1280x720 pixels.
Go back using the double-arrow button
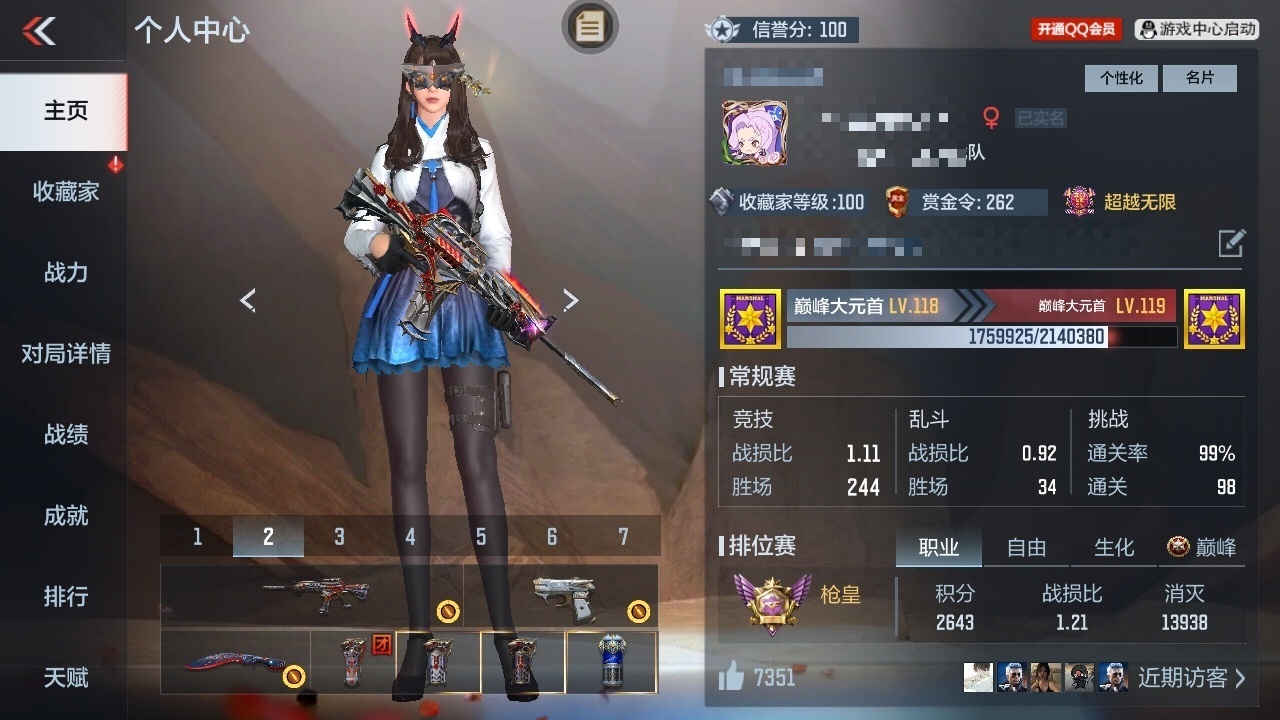(40, 31)
